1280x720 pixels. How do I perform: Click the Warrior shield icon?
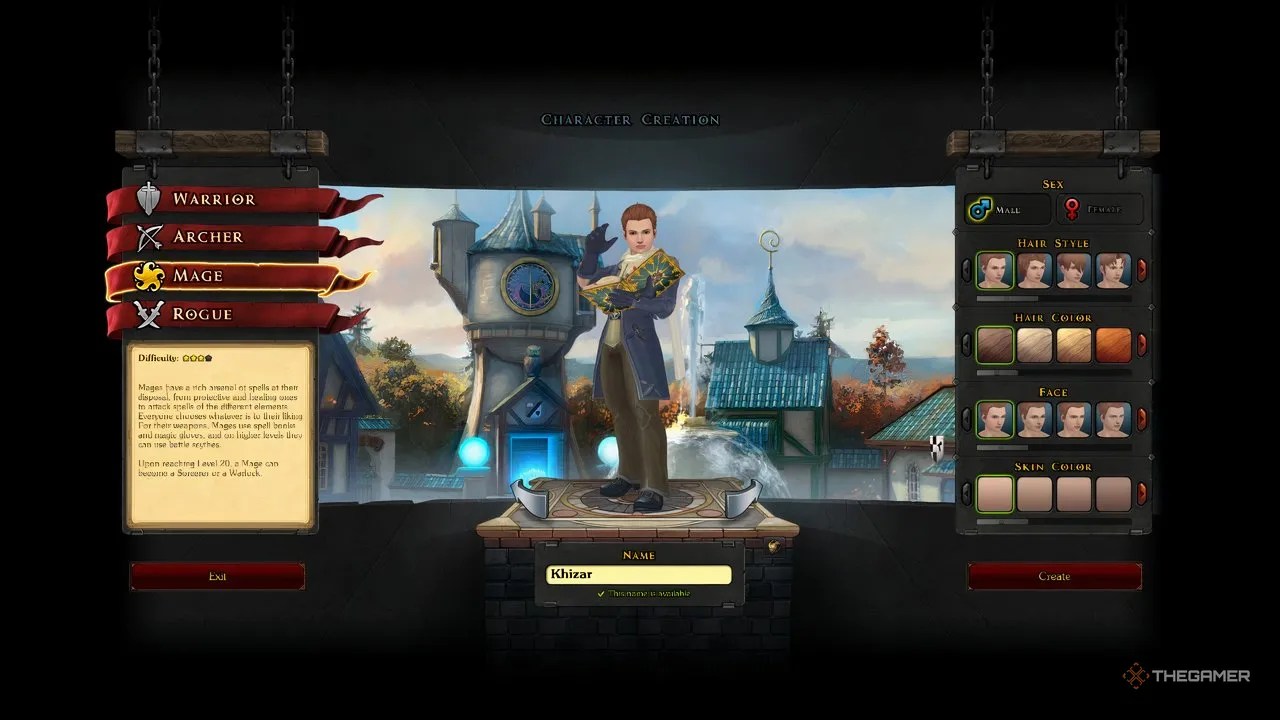pos(147,199)
